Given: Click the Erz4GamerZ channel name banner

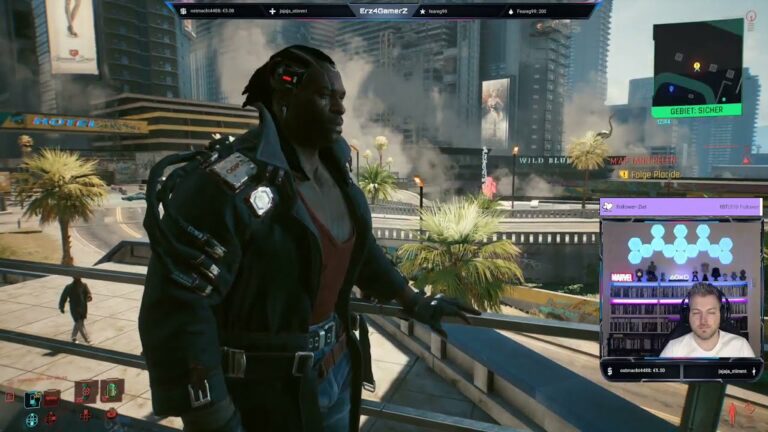Looking at the screenshot, I should click(384, 10).
